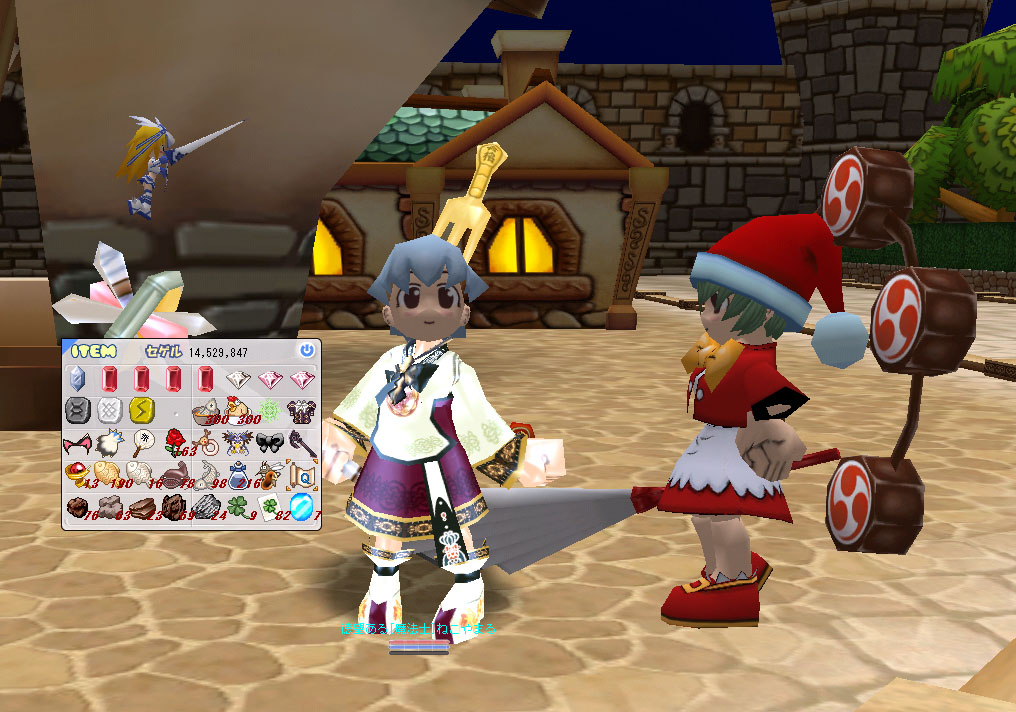
Task: Pick the white diamond gem
Action: [x=238, y=379]
